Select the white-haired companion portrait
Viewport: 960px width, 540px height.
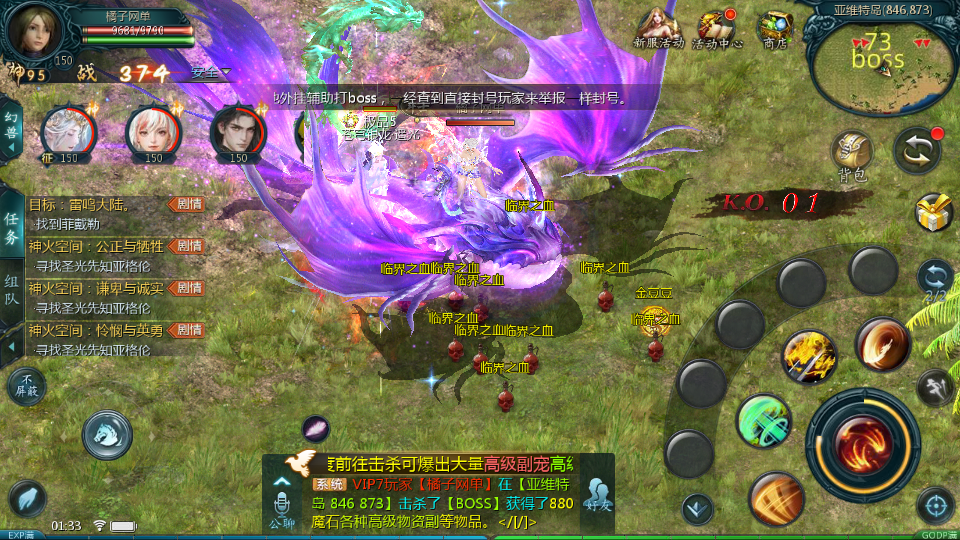coord(68,130)
